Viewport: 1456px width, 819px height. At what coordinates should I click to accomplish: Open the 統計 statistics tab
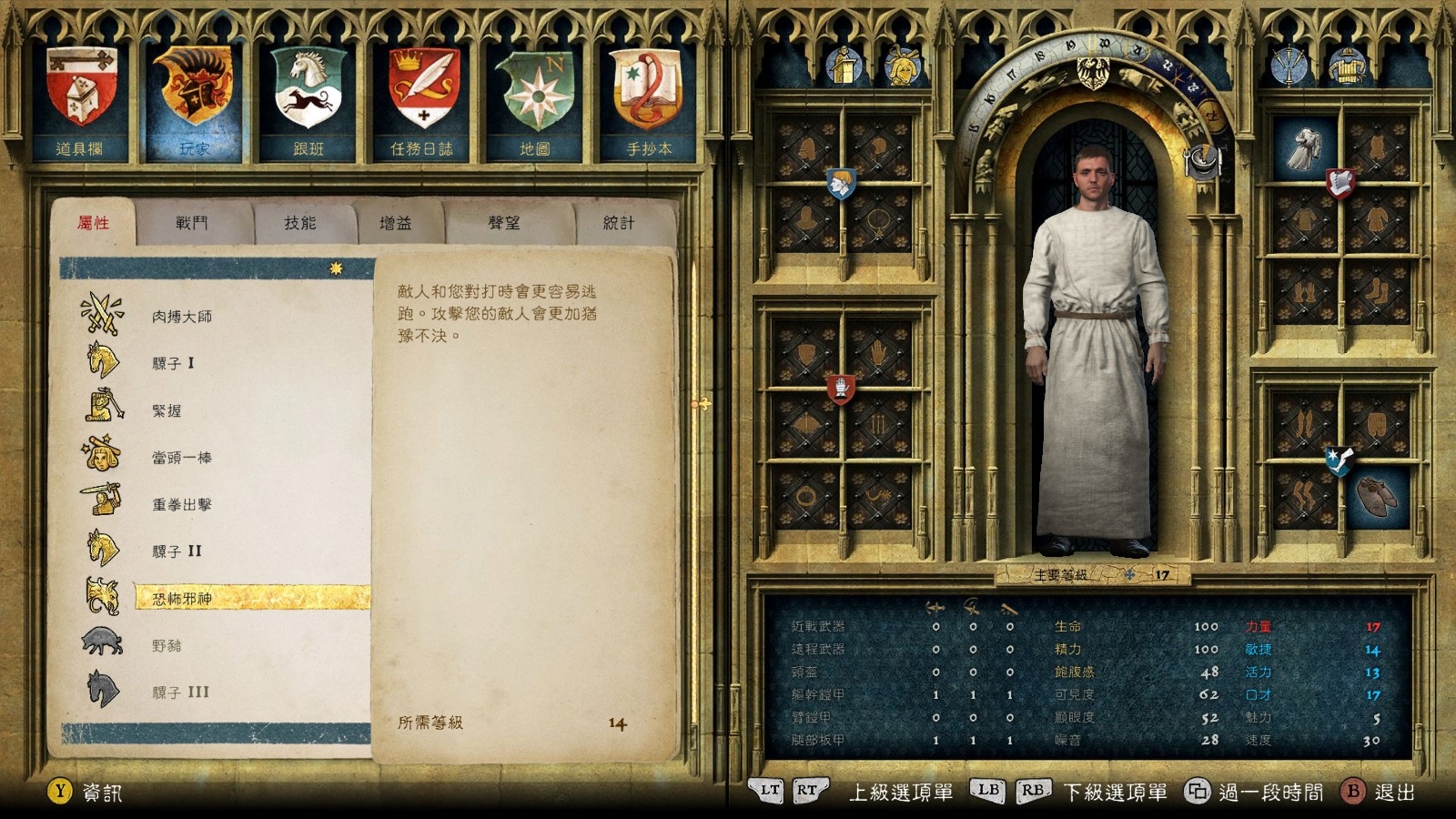pyautogui.click(x=619, y=223)
